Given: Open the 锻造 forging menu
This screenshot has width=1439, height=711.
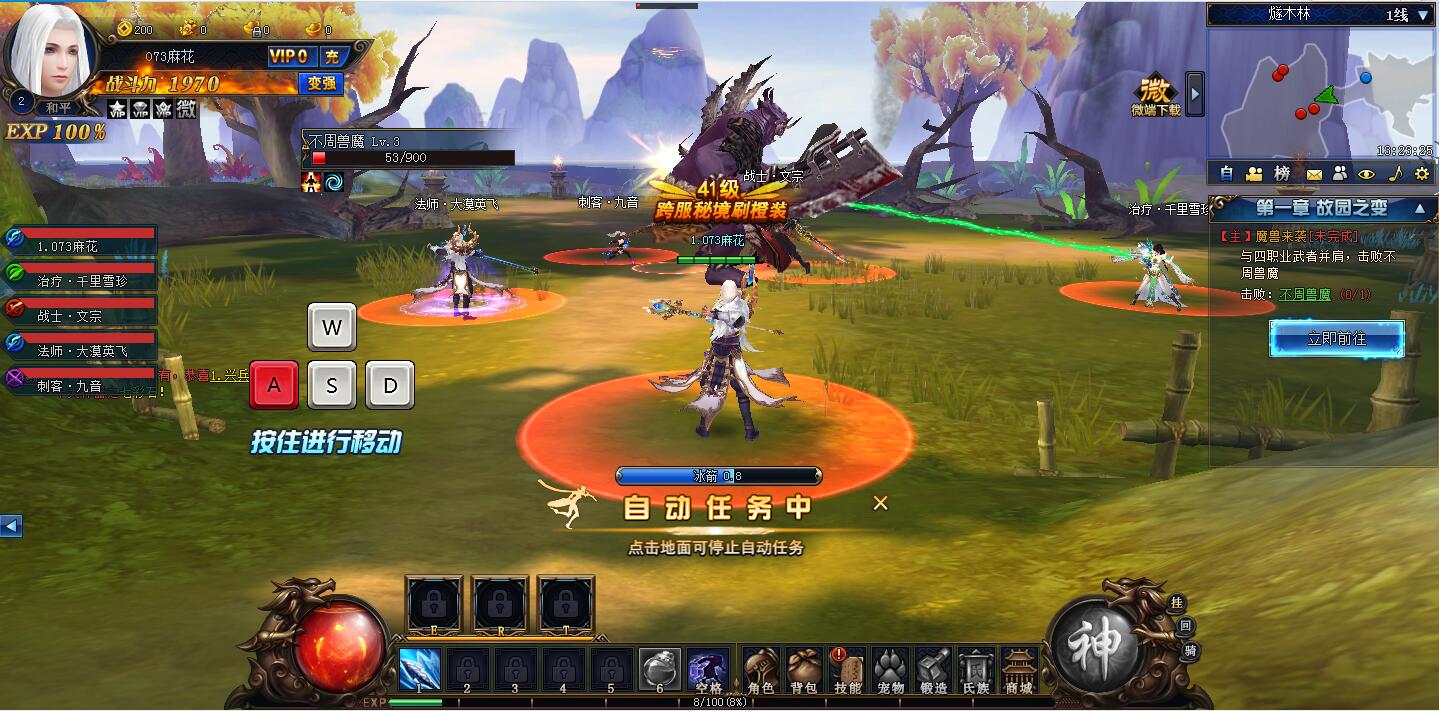Looking at the screenshot, I should click(x=933, y=669).
